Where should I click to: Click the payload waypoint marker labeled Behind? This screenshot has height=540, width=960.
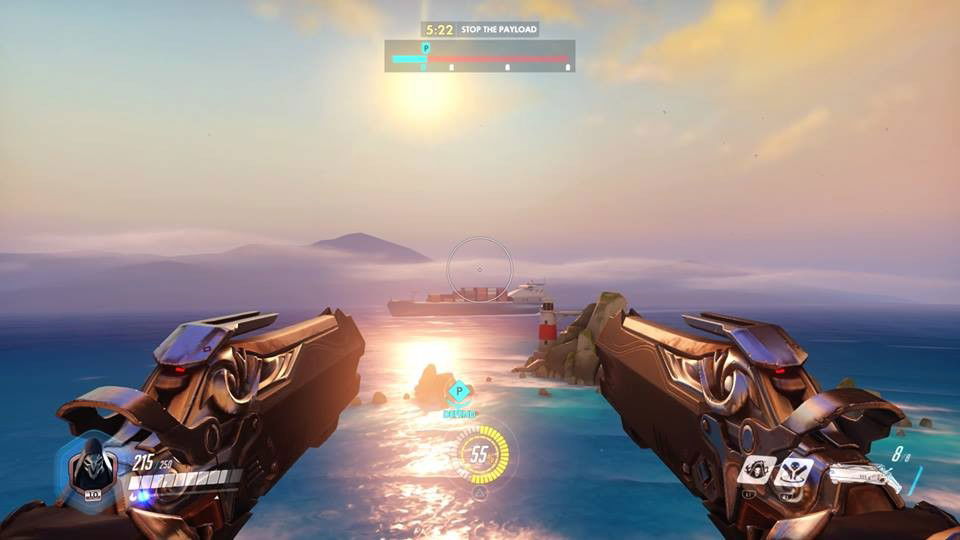click(459, 393)
